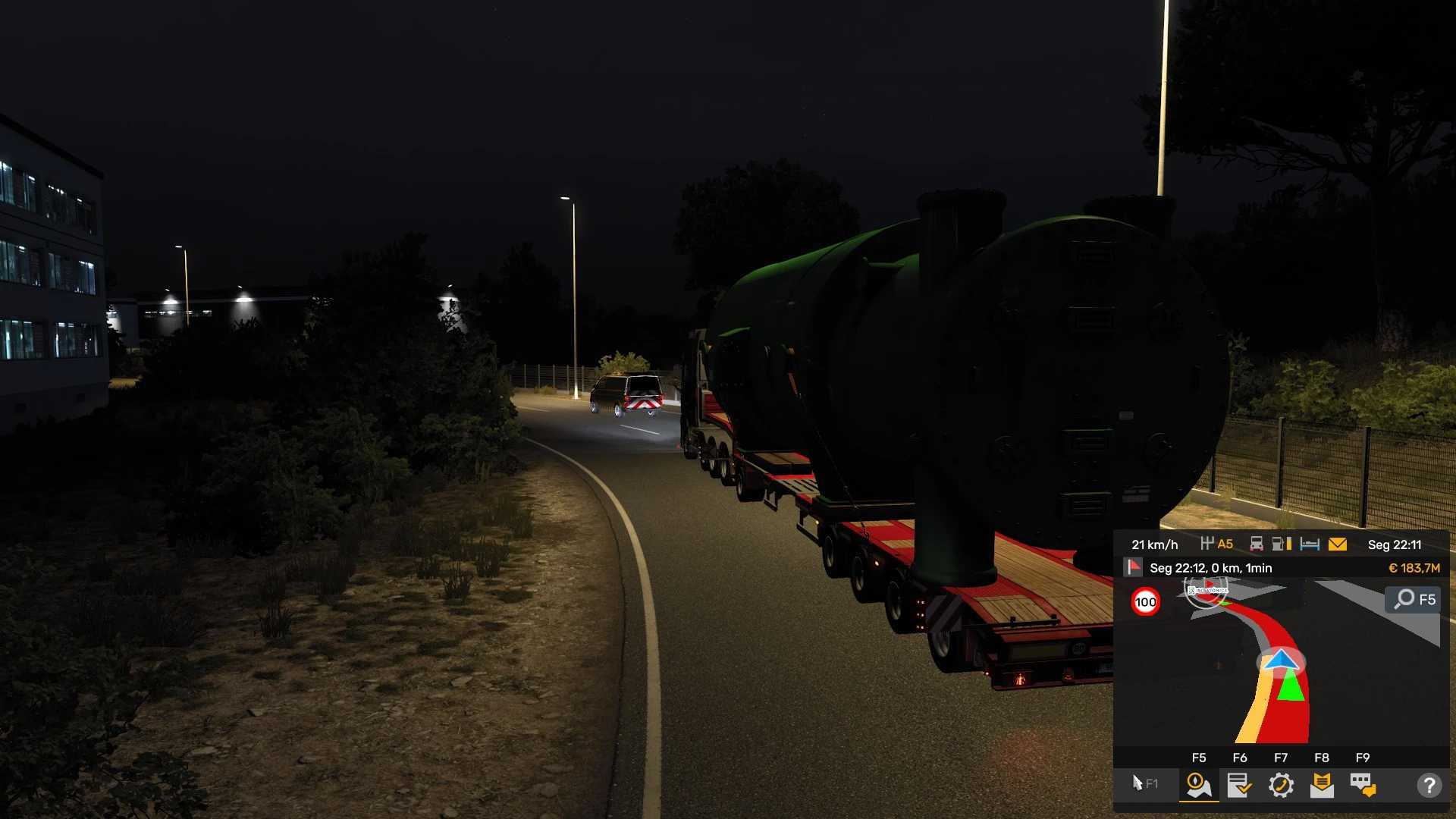Screen dimensions: 1456x819
Task: Click the fuel pump level icon
Action: point(1282,544)
